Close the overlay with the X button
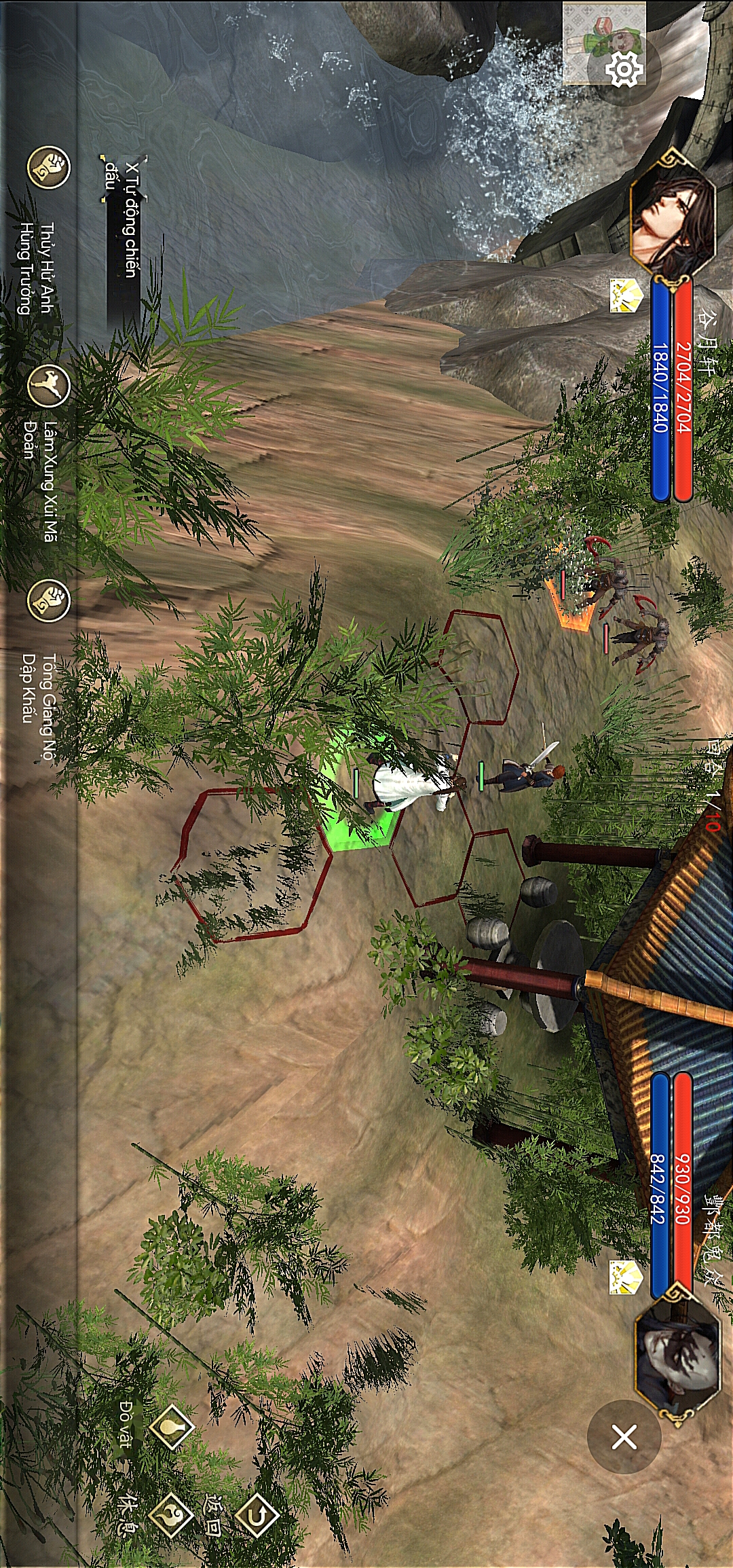Image resolution: width=733 pixels, height=1568 pixels. pyautogui.click(x=624, y=1437)
